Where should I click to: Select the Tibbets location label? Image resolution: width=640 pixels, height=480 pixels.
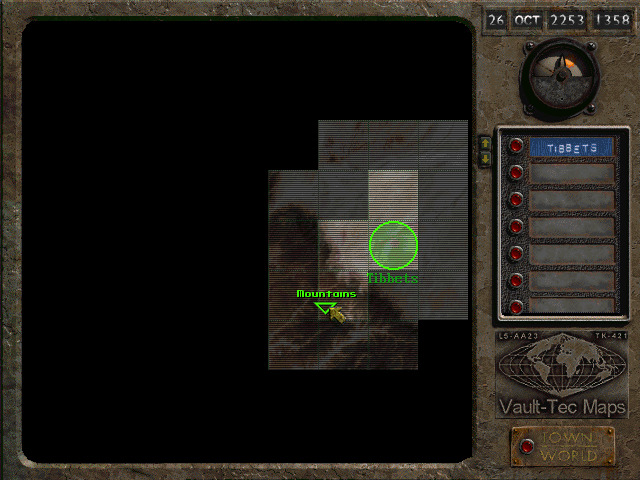pos(571,148)
